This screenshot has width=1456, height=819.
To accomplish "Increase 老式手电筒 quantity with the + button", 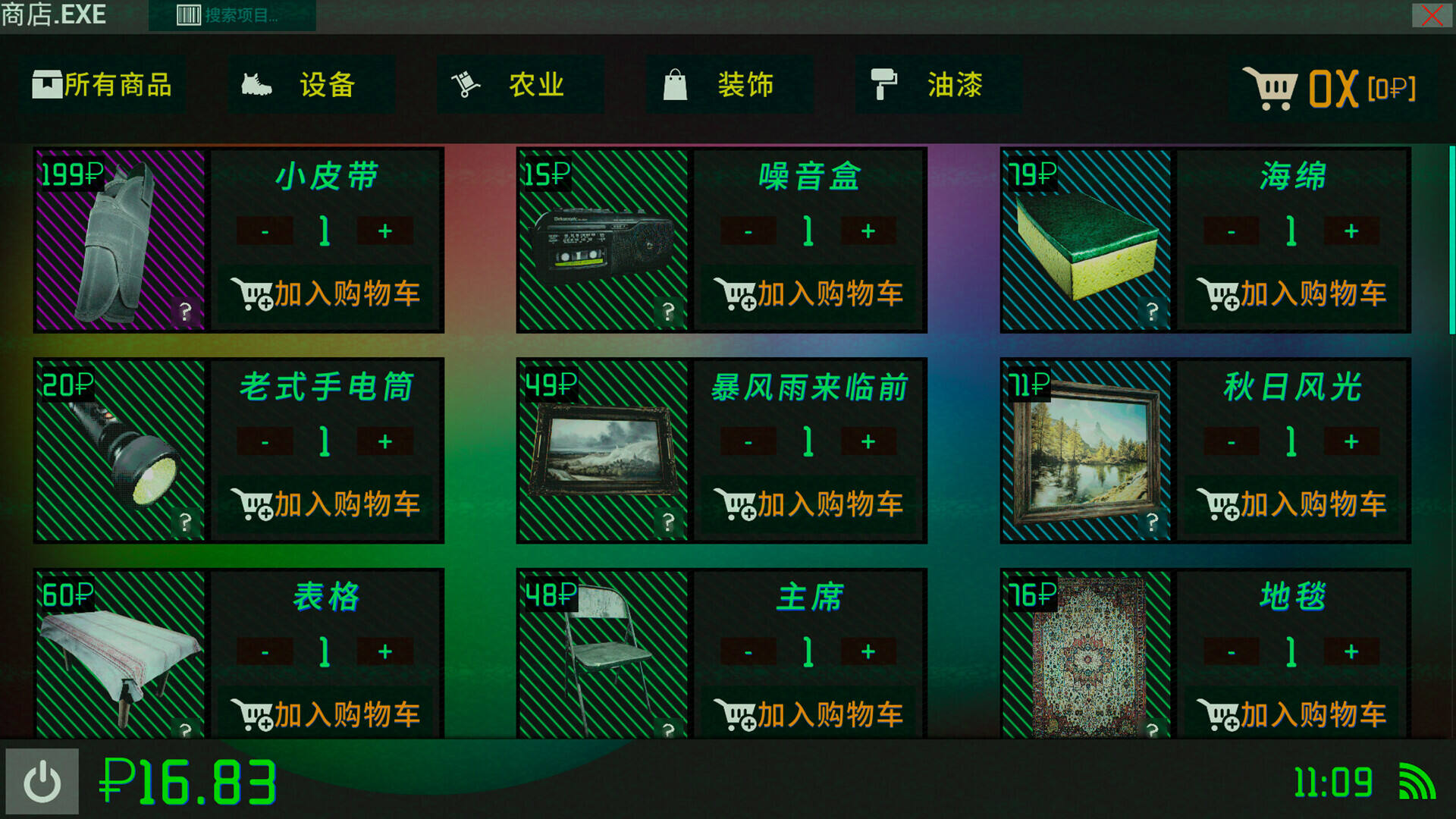I will click(x=385, y=441).
